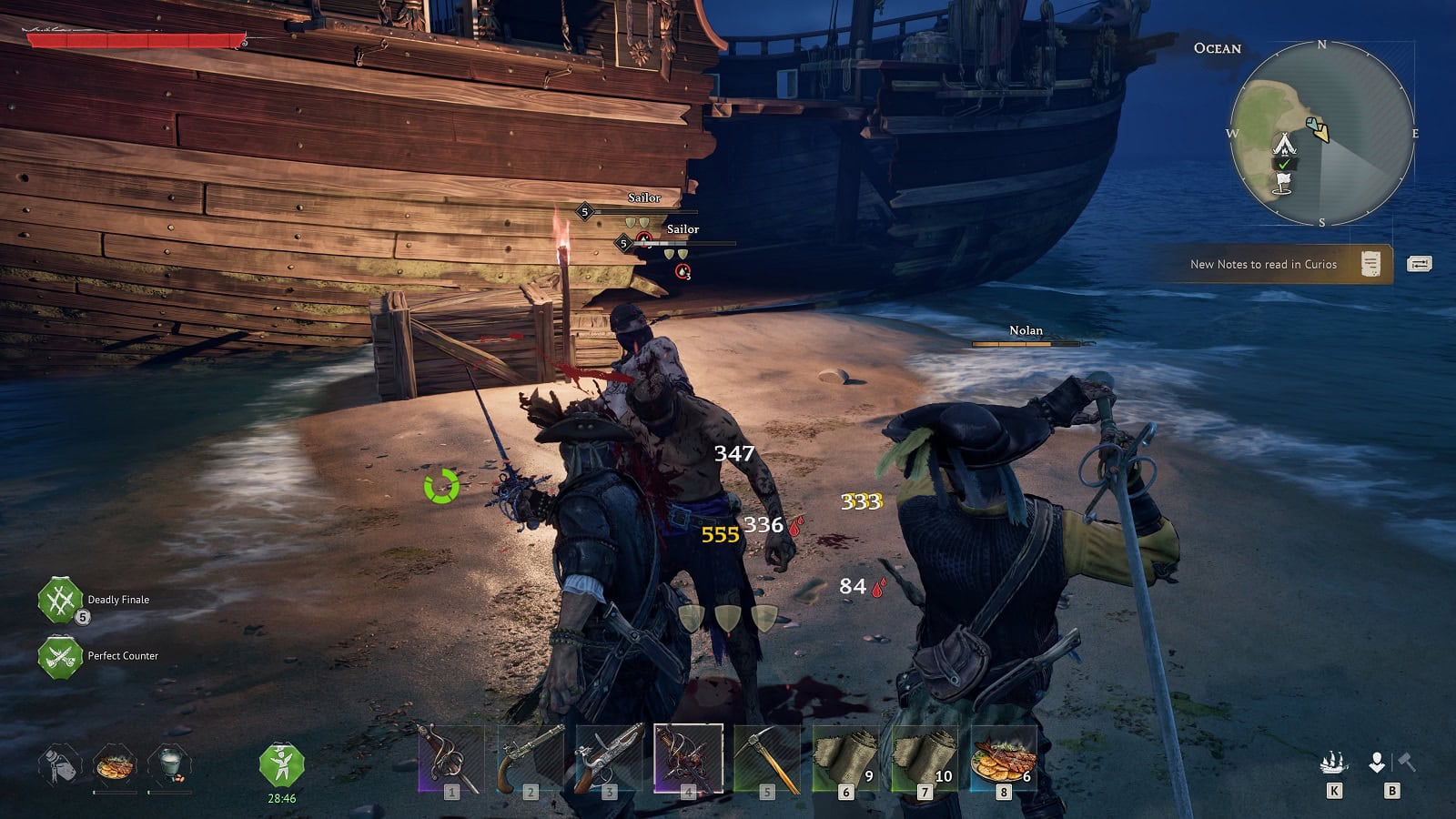Click the camp tent marker on minimap
Image resolution: width=1456 pixels, height=819 pixels.
pyautogui.click(x=1284, y=144)
